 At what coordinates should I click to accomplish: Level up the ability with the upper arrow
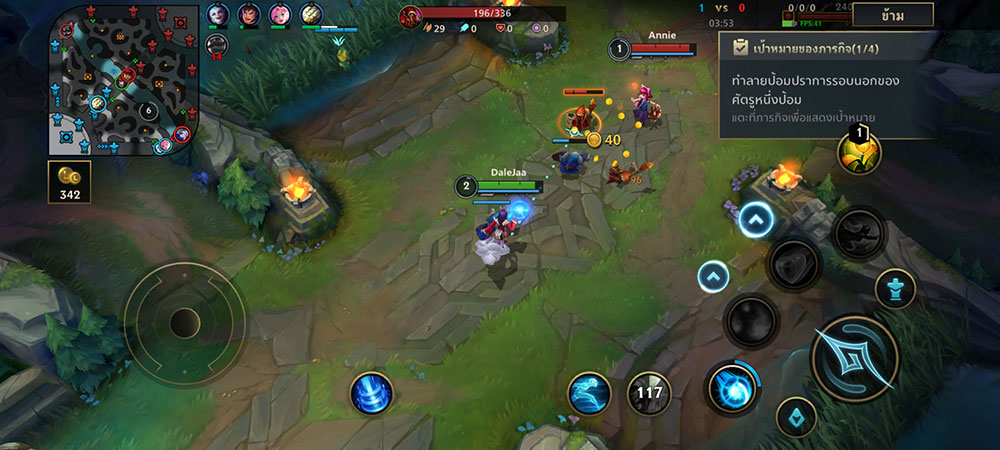pyautogui.click(x=757, y=220)
